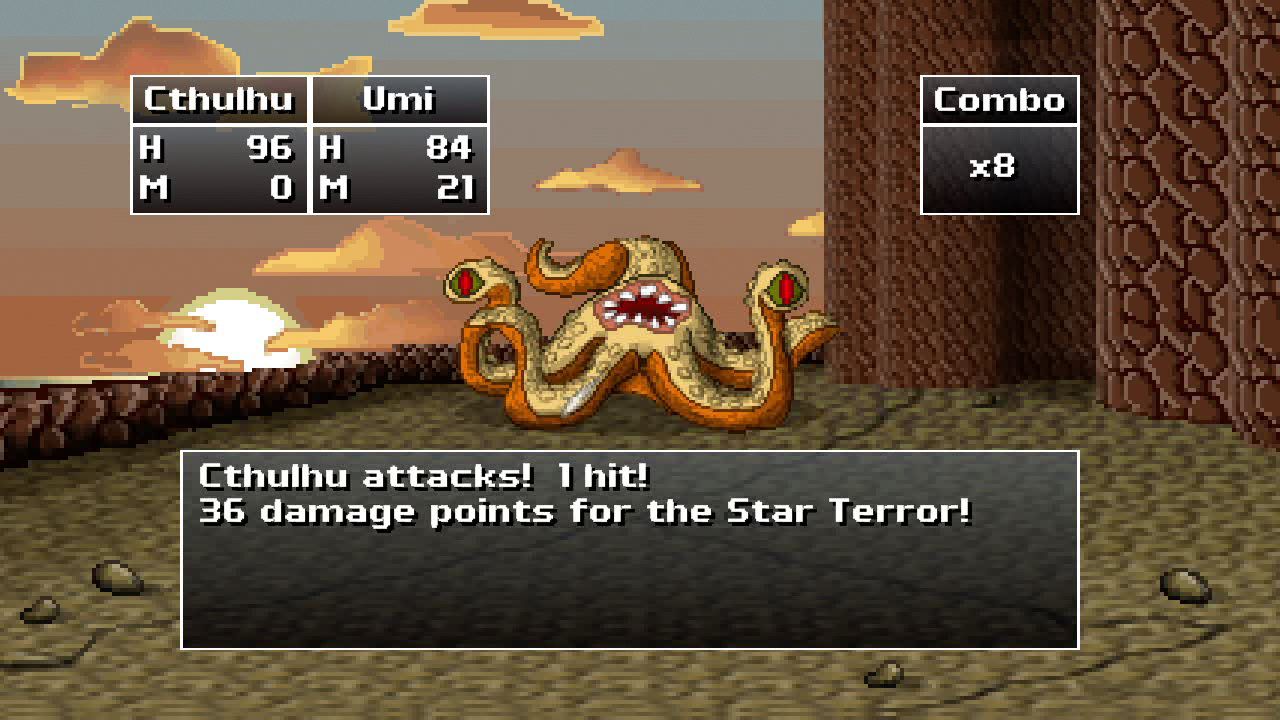Click the Umi name header

click(x=398, y=99)
